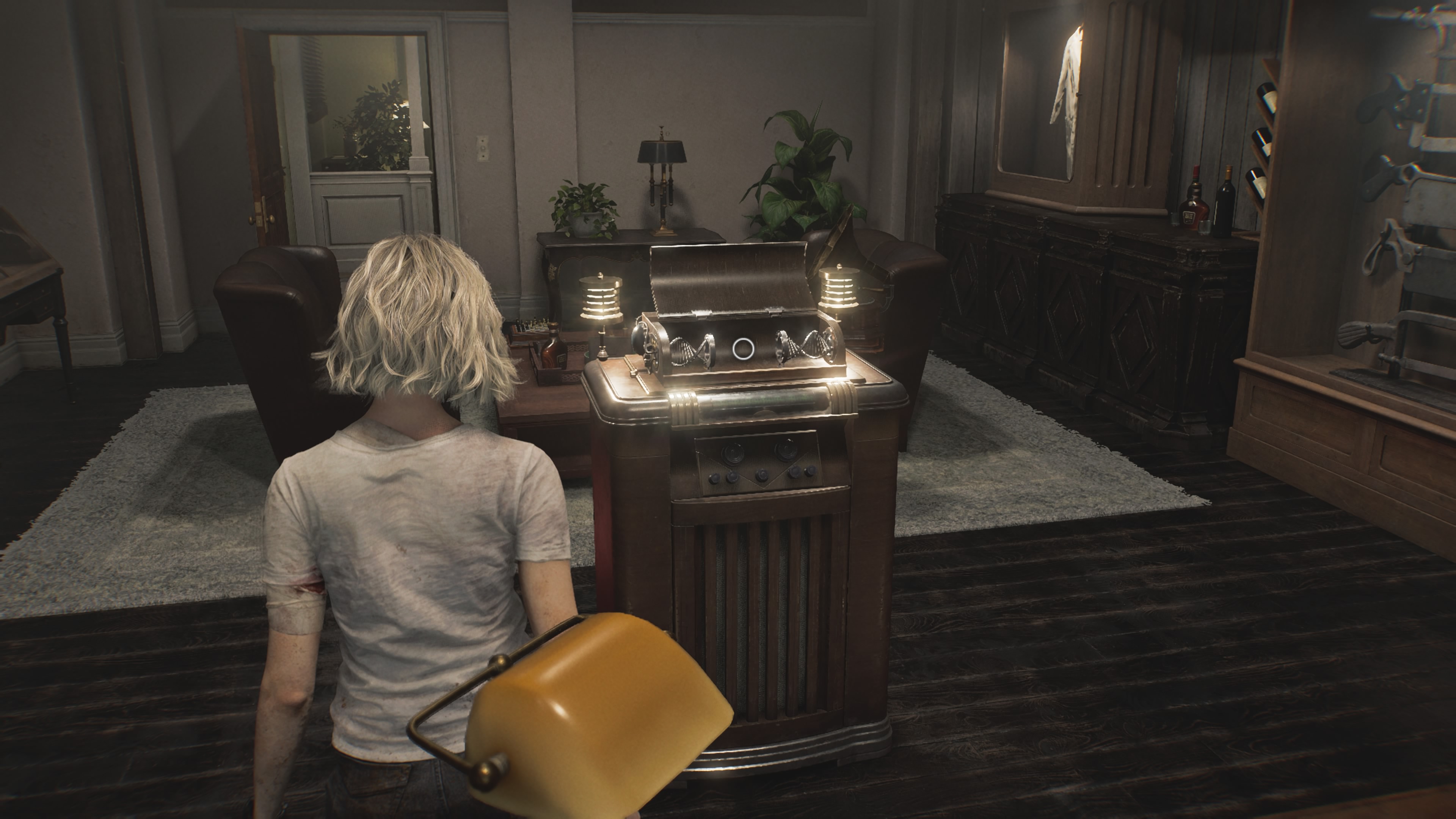Select the circular interaction marker on the device
Screen dimensions: 1456x819
pos(742,349)
